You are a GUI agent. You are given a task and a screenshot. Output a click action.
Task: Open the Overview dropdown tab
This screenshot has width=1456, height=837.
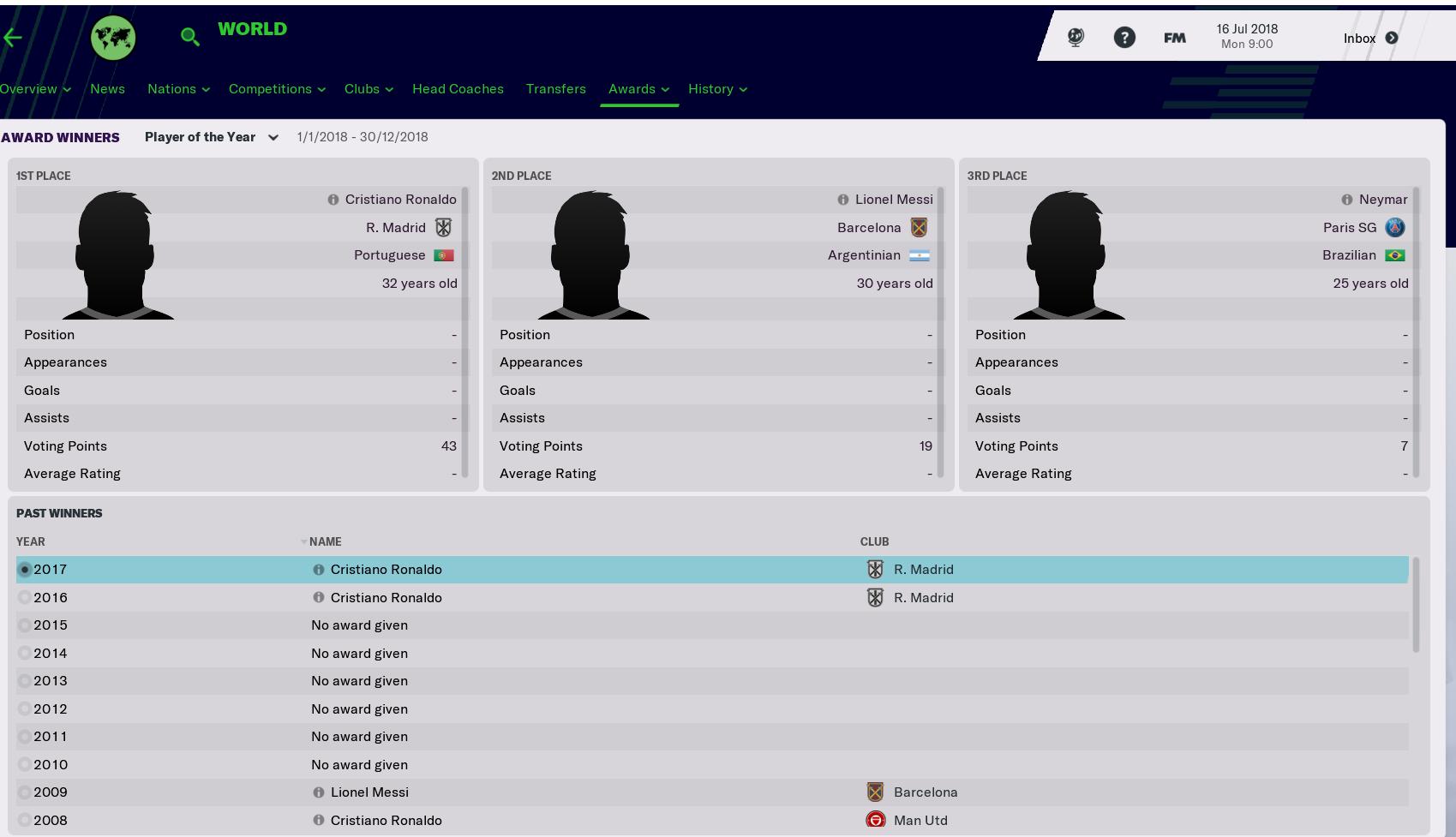tap(34, 89)
